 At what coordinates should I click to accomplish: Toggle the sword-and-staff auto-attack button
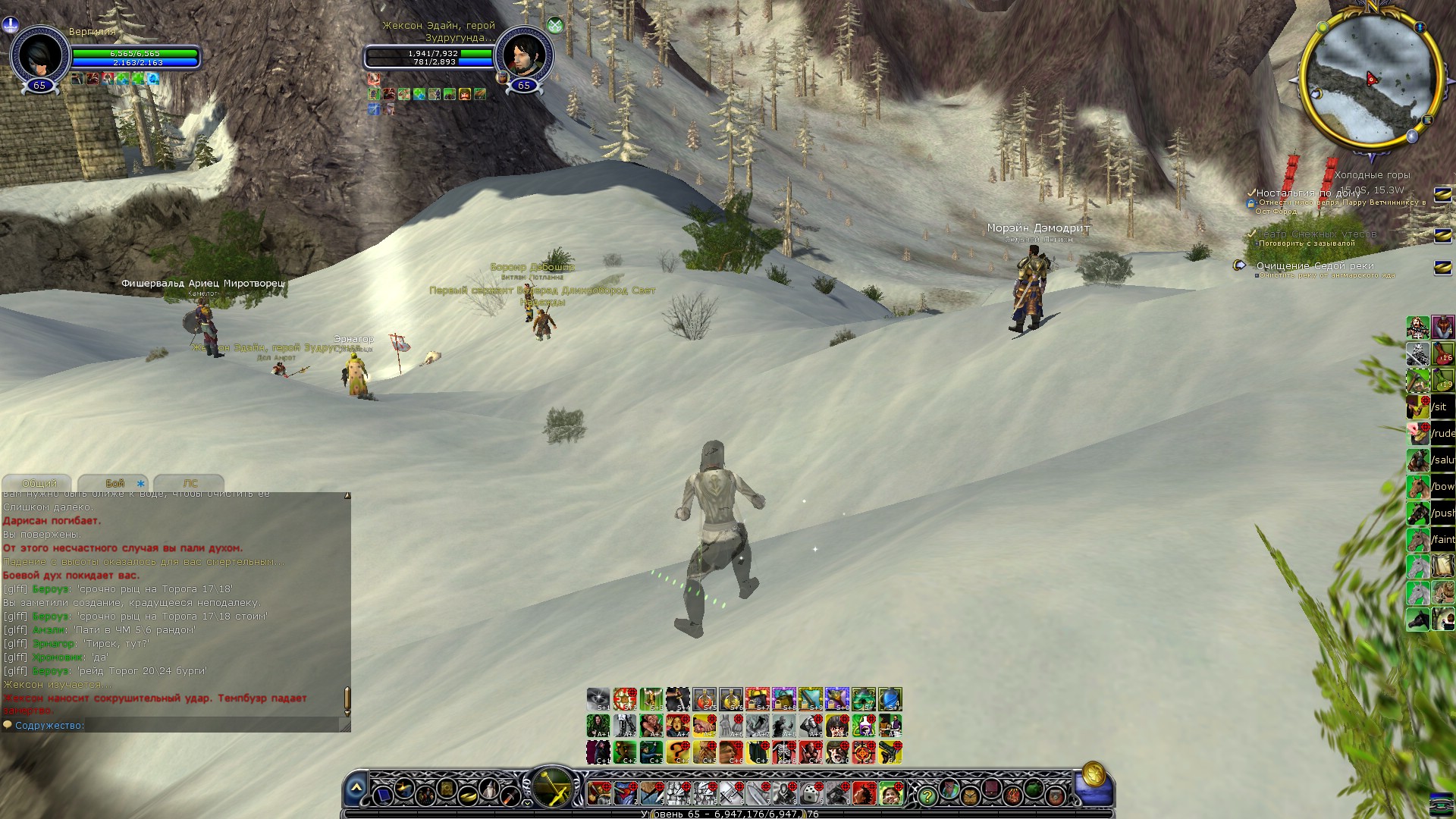tap(553, 788)
